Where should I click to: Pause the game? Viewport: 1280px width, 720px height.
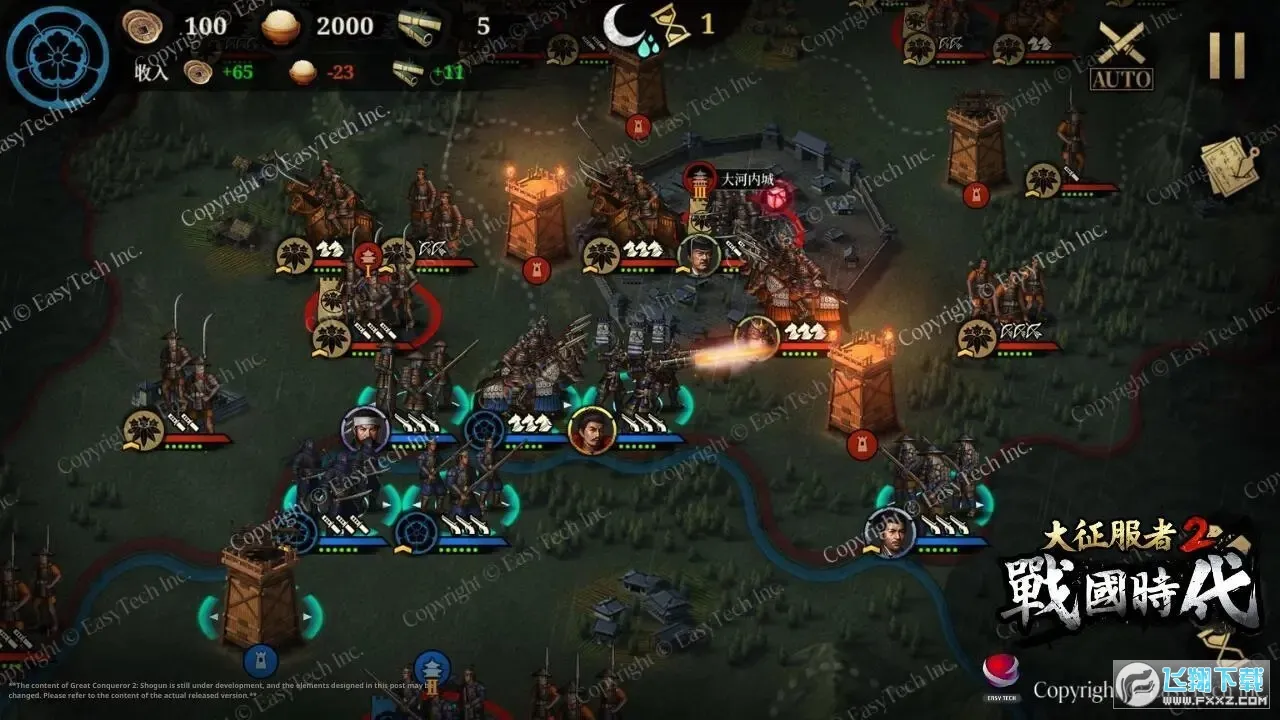coord(1227,55)
